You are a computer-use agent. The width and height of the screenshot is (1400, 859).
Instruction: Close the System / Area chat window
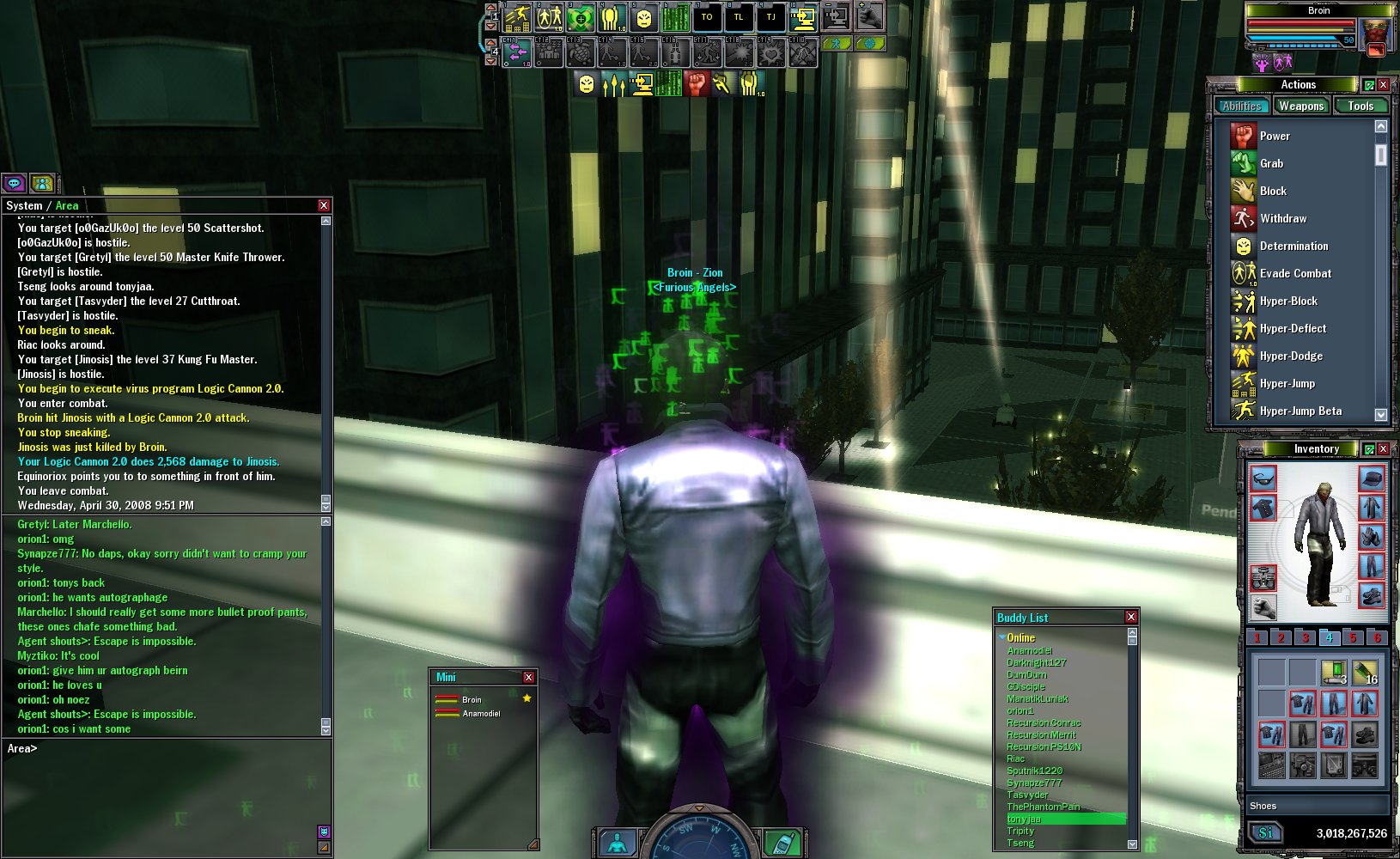(x=324, y=205)
